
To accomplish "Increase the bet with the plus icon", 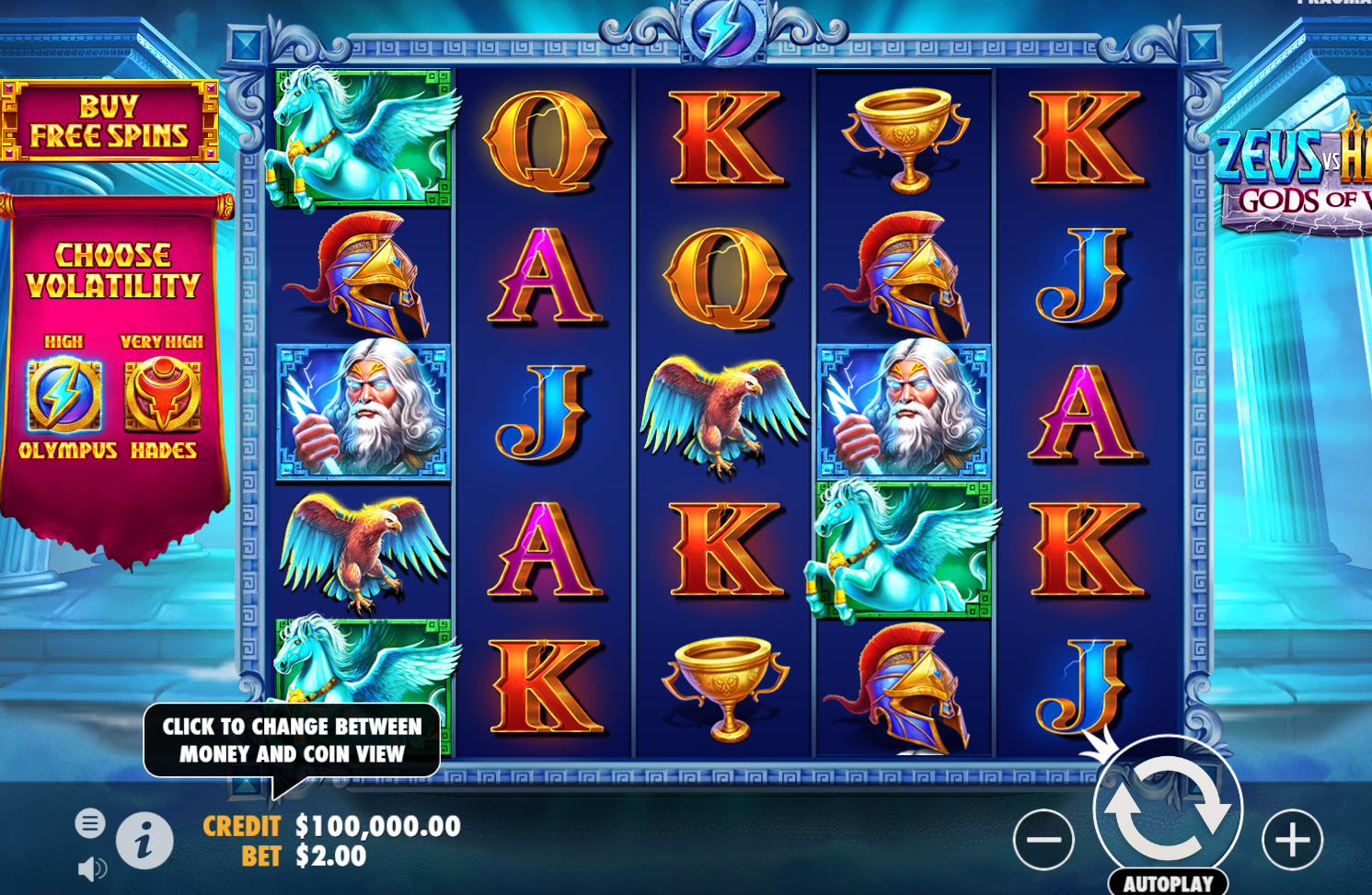I will [1294, 838].
